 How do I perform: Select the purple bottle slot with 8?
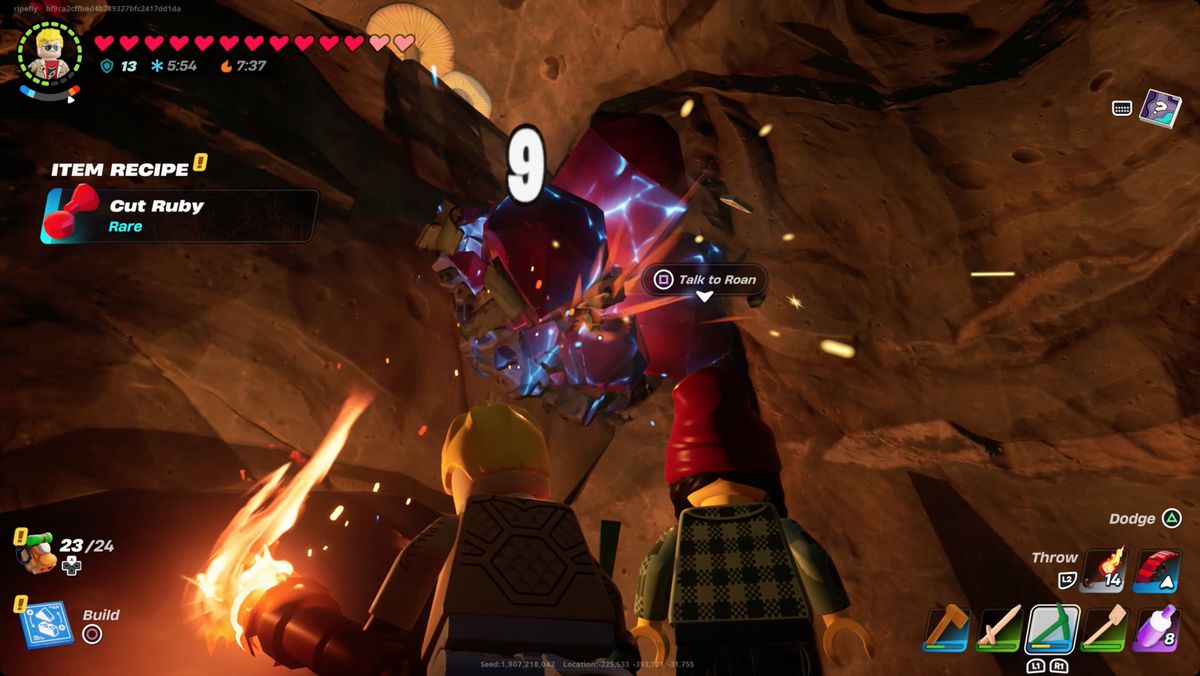(x=1158, y=628)
